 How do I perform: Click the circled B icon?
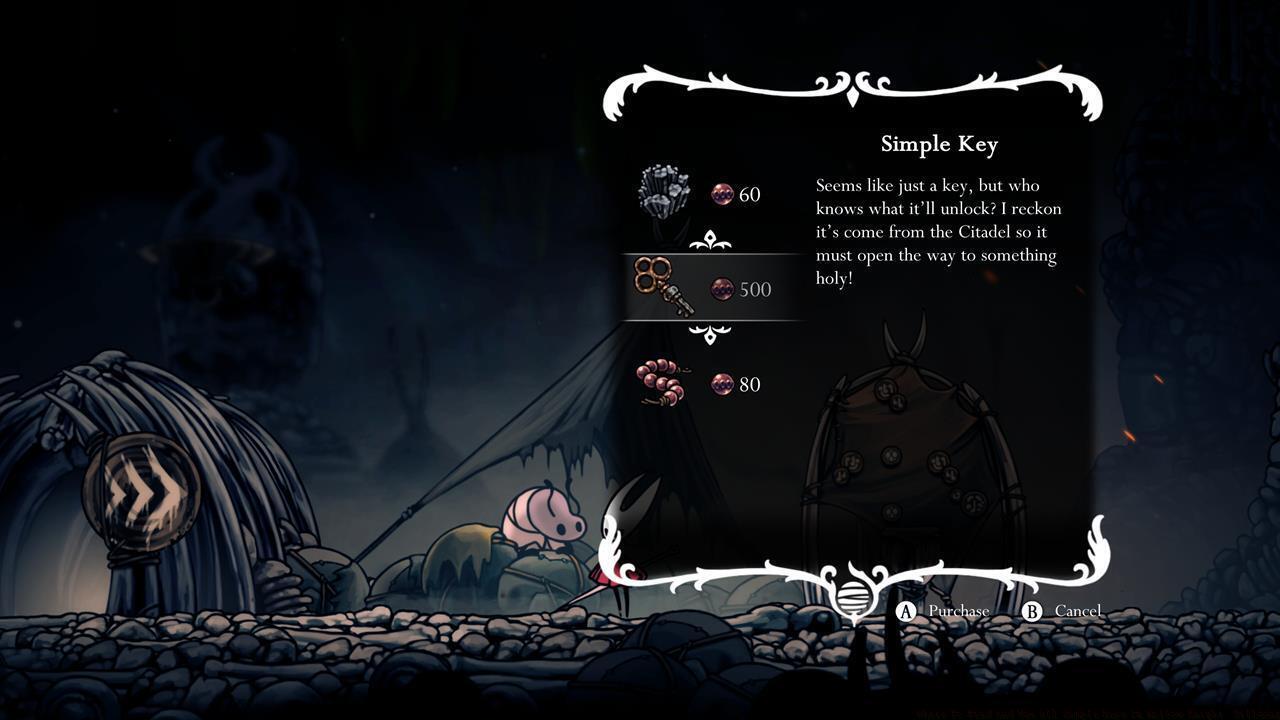point(1031,611)
